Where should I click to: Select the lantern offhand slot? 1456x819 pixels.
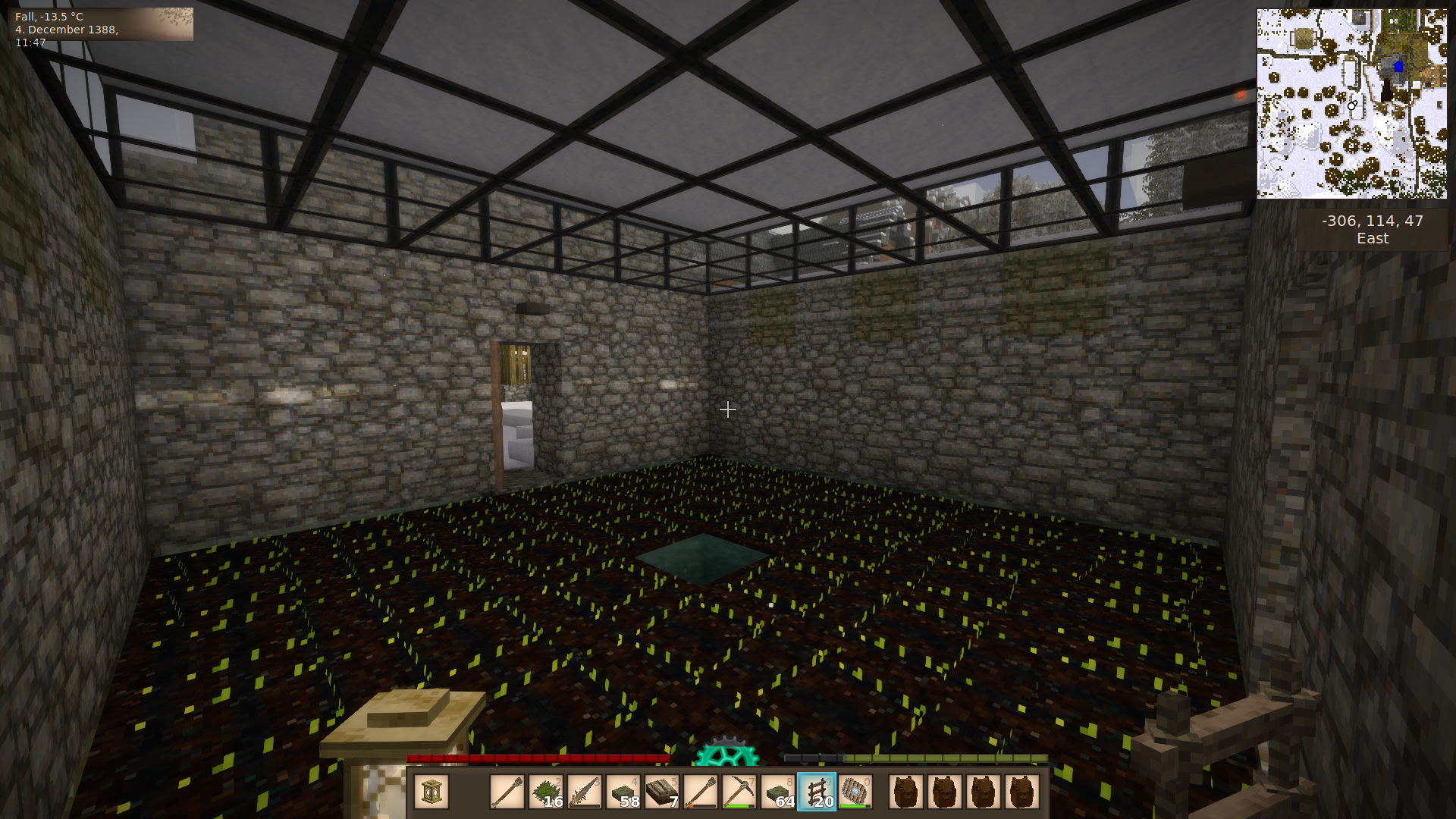pos(431,792)
